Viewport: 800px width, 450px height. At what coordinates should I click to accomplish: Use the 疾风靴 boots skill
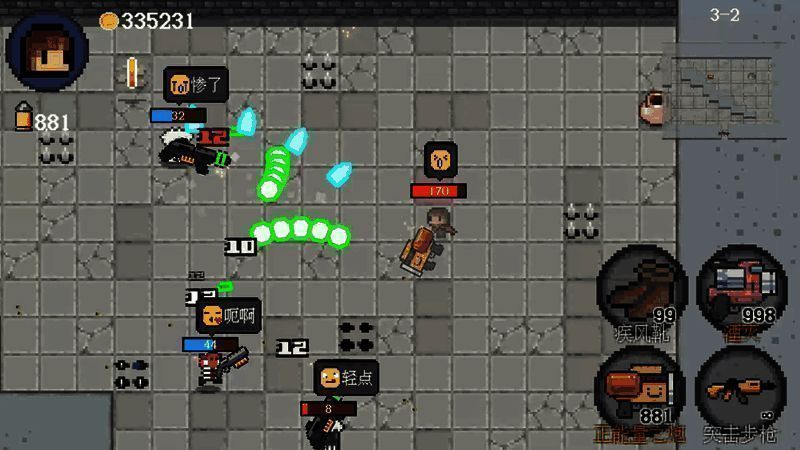(642, 288)
